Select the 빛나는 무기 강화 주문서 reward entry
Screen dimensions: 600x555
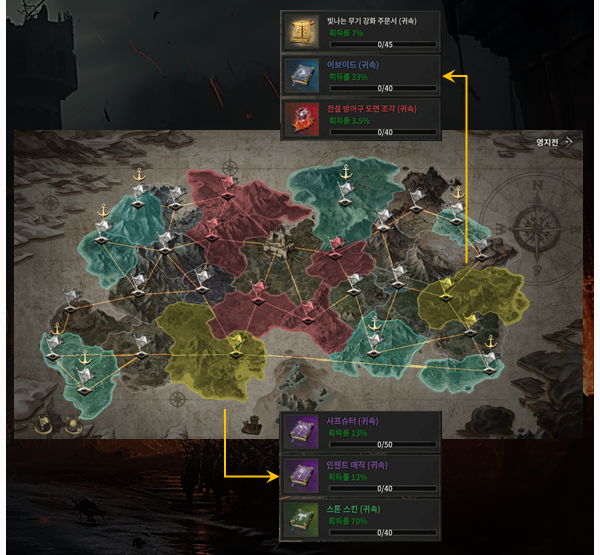tap(361, 30)
